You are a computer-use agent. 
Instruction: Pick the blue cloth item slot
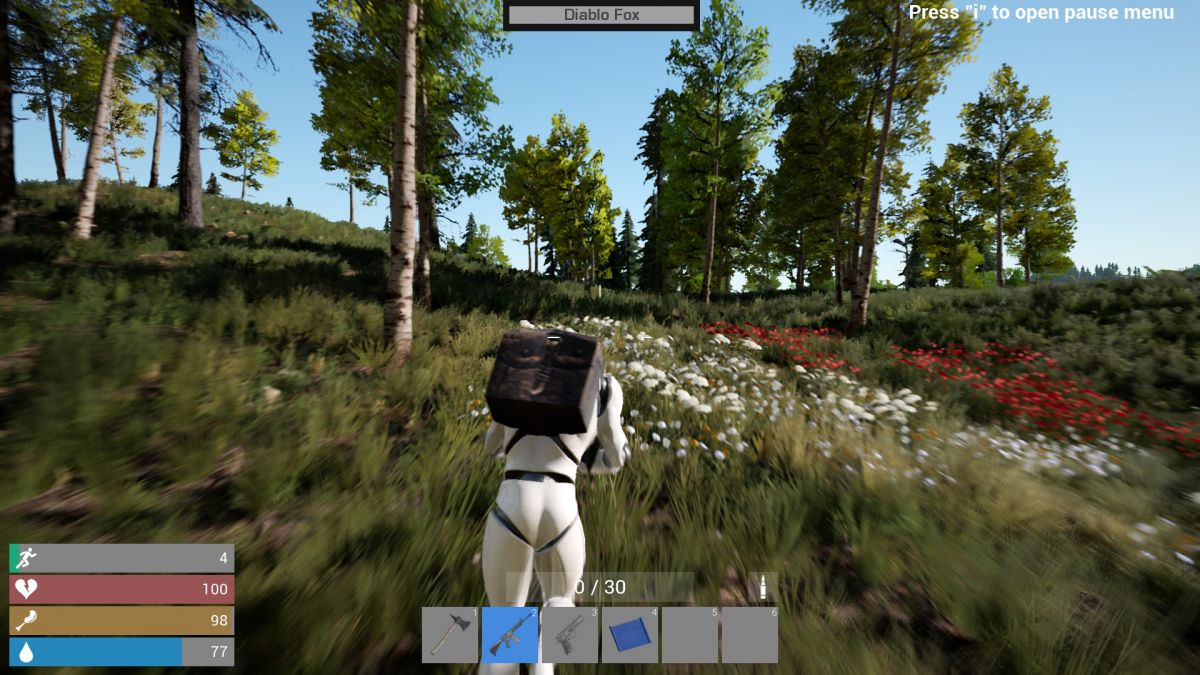(x=630, y=634)
